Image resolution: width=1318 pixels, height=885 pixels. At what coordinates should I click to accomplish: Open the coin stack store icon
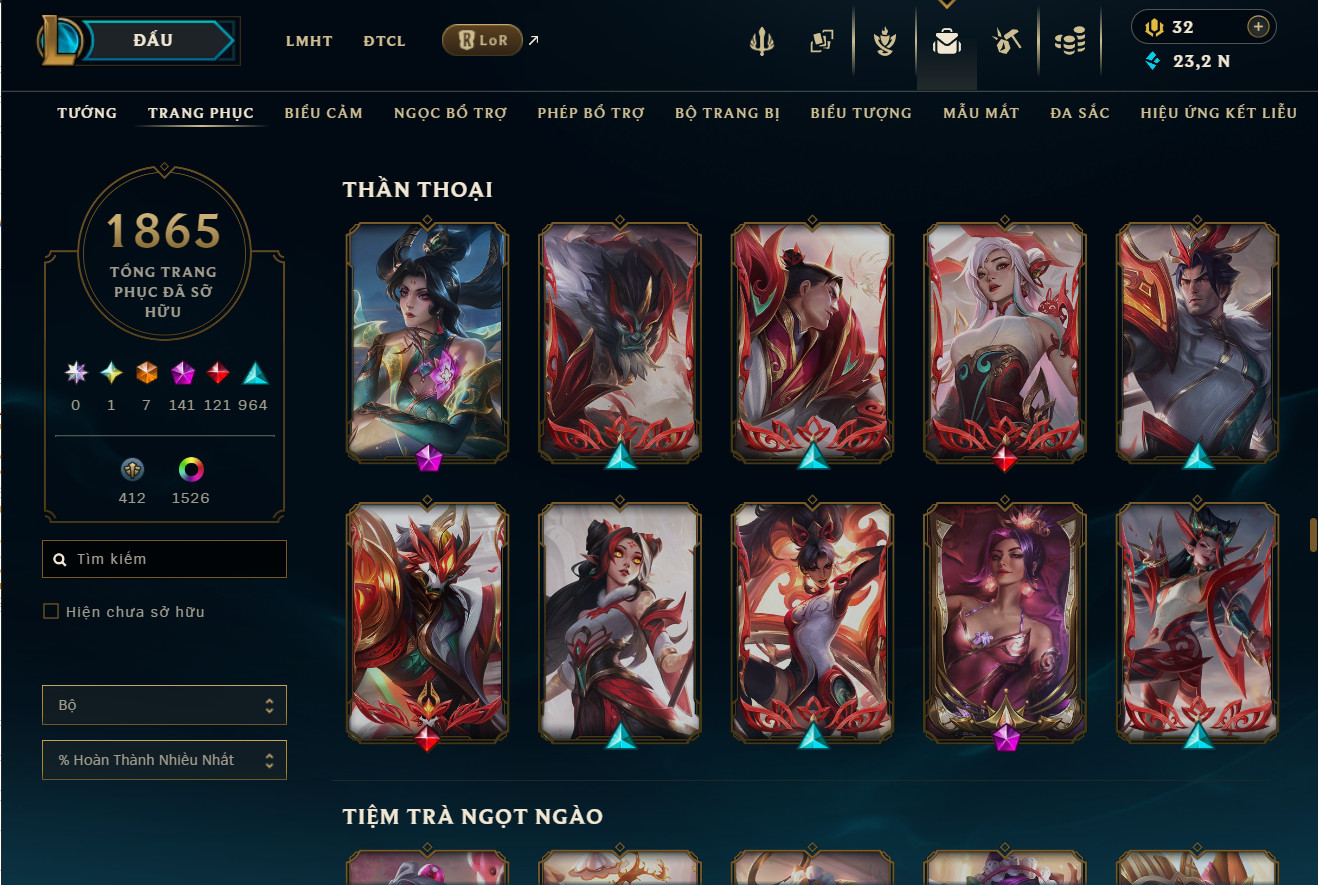tap(1069, 42)
